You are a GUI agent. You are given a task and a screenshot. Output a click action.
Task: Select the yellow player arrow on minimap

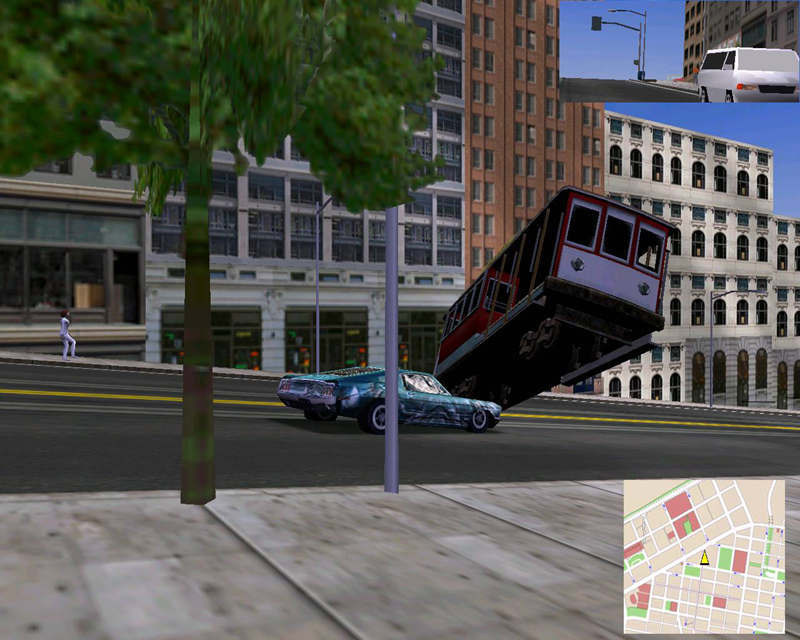coord(704,557)
